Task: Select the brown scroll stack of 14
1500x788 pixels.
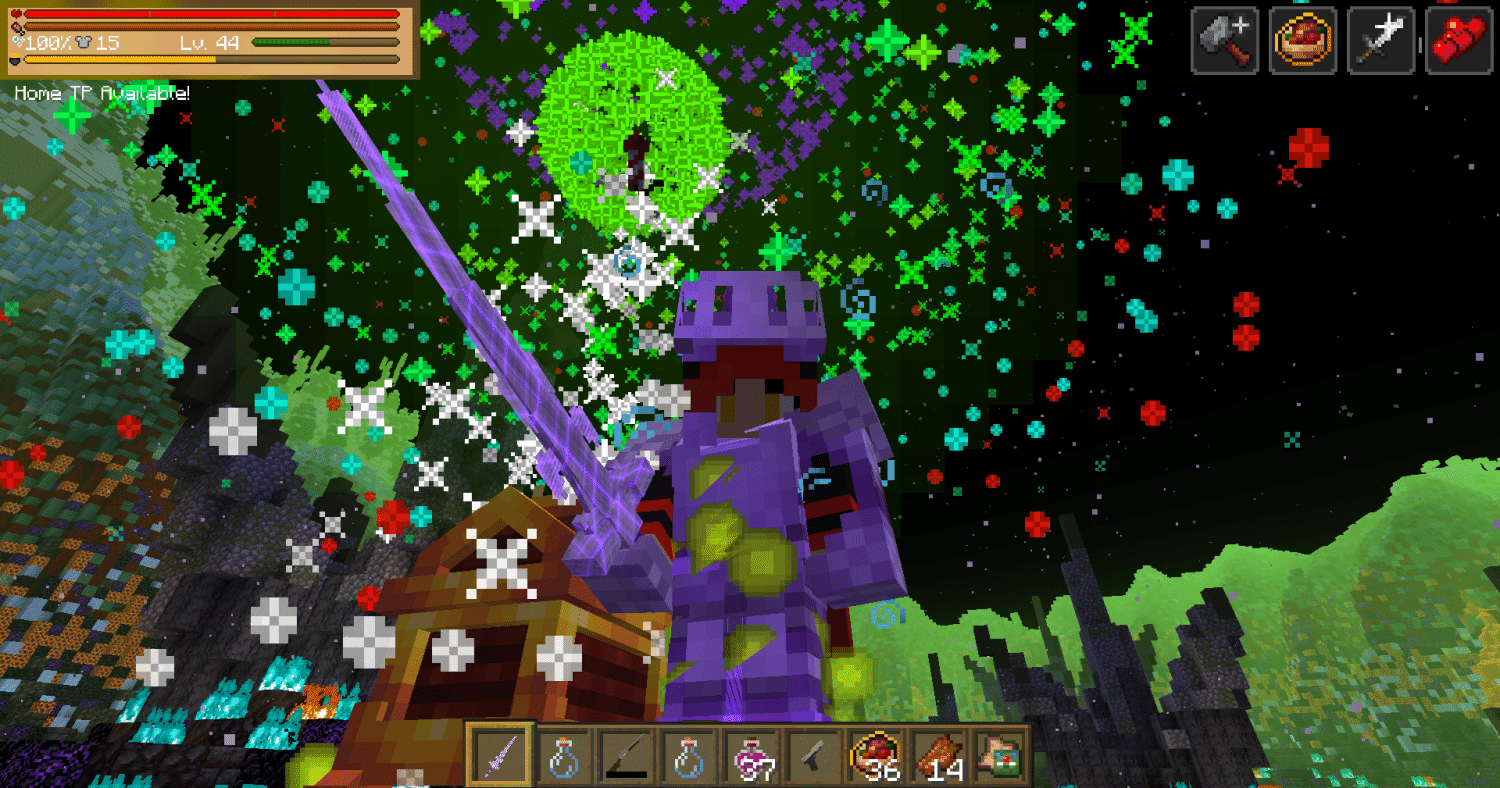Action: click(938, 755)
